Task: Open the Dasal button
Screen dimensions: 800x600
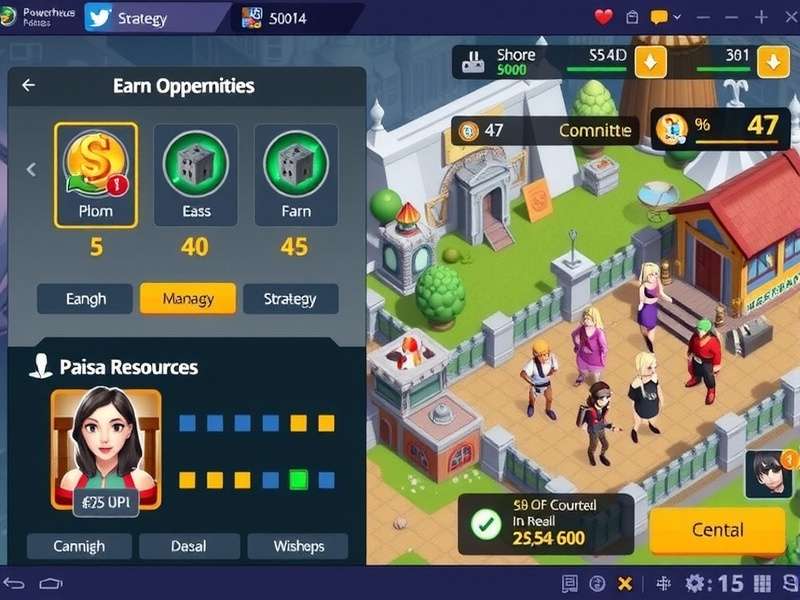Action: pos(189,546)
